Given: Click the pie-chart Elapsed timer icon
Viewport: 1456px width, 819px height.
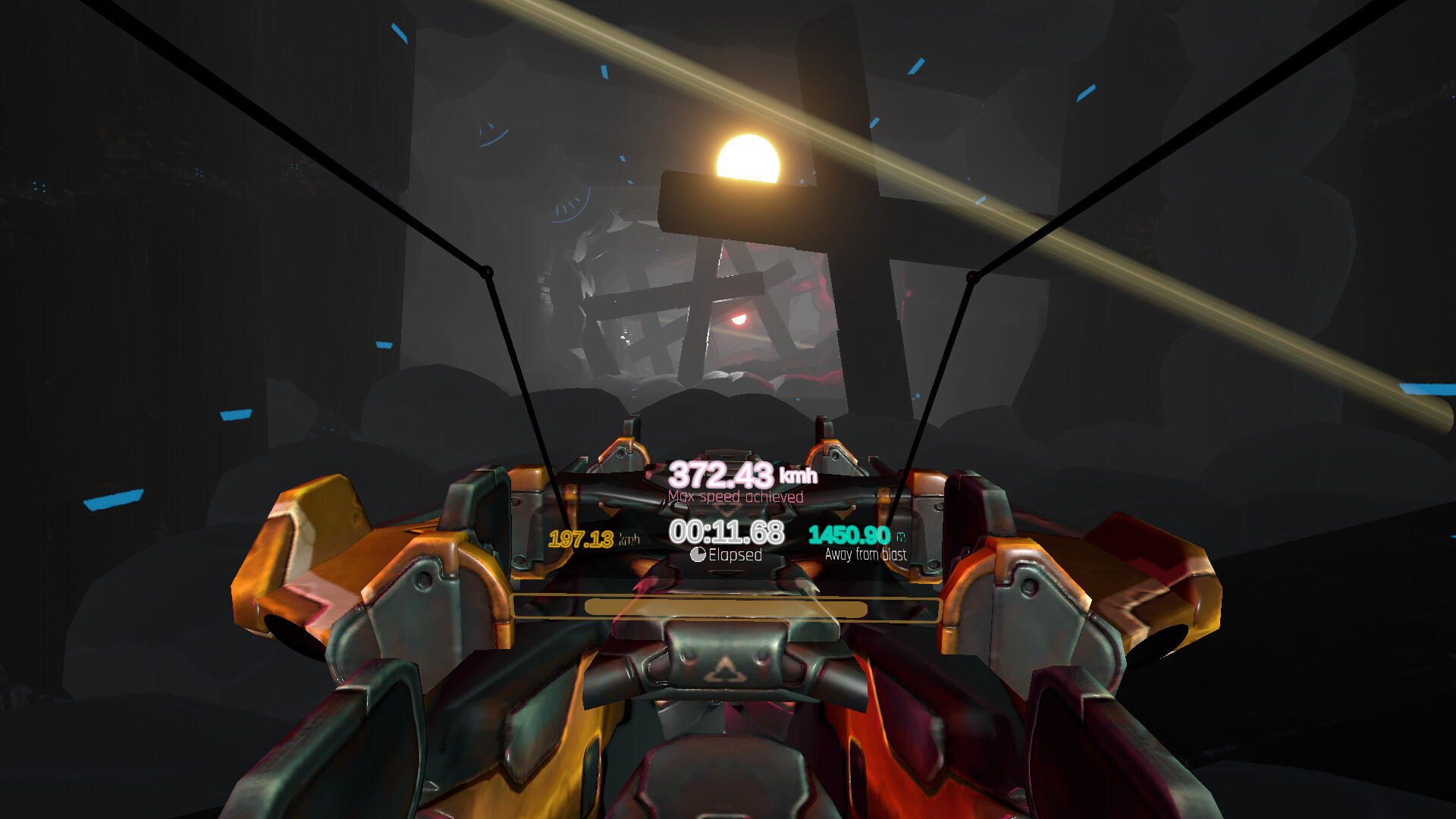Looking at the screenshot, I should point(698,554).
